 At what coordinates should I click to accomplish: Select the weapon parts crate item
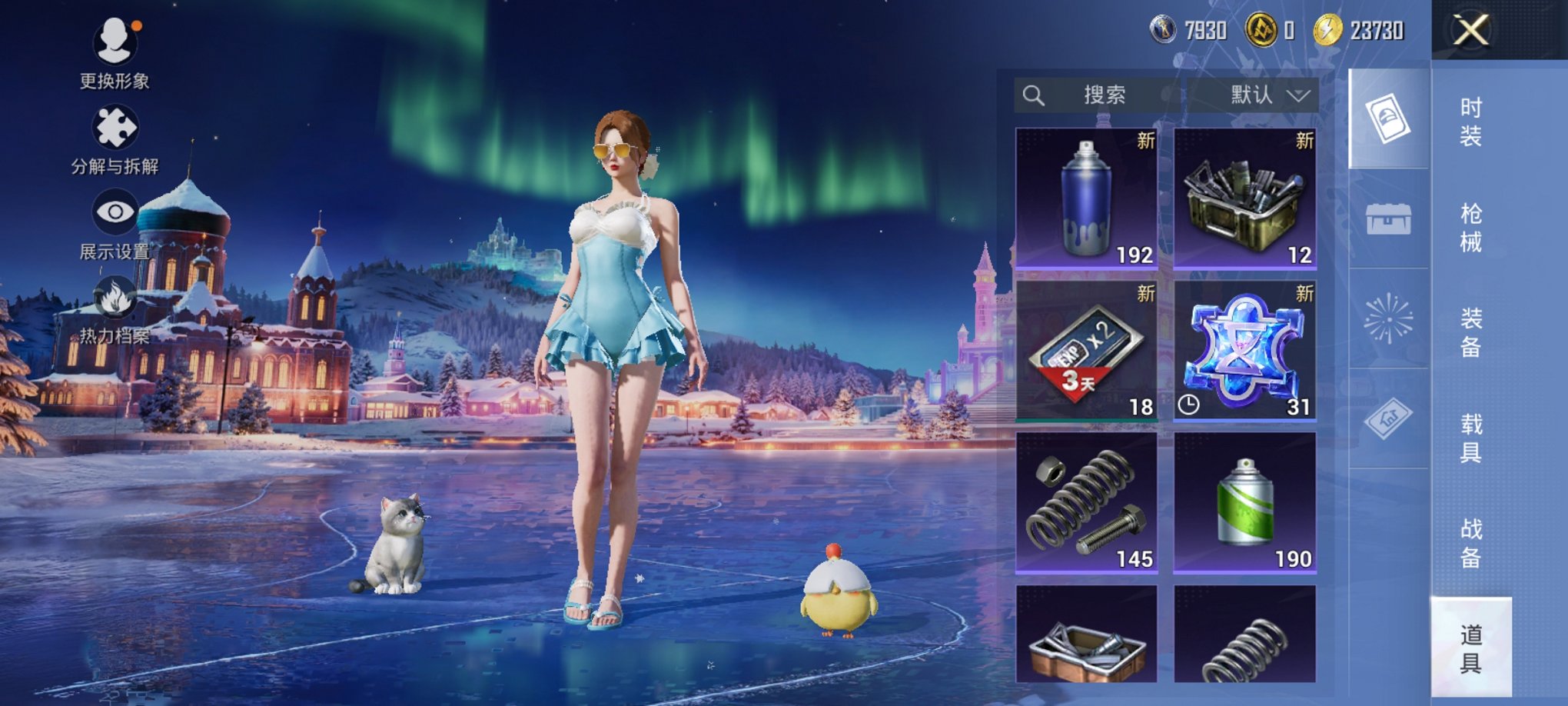[x=1244, y=198]
